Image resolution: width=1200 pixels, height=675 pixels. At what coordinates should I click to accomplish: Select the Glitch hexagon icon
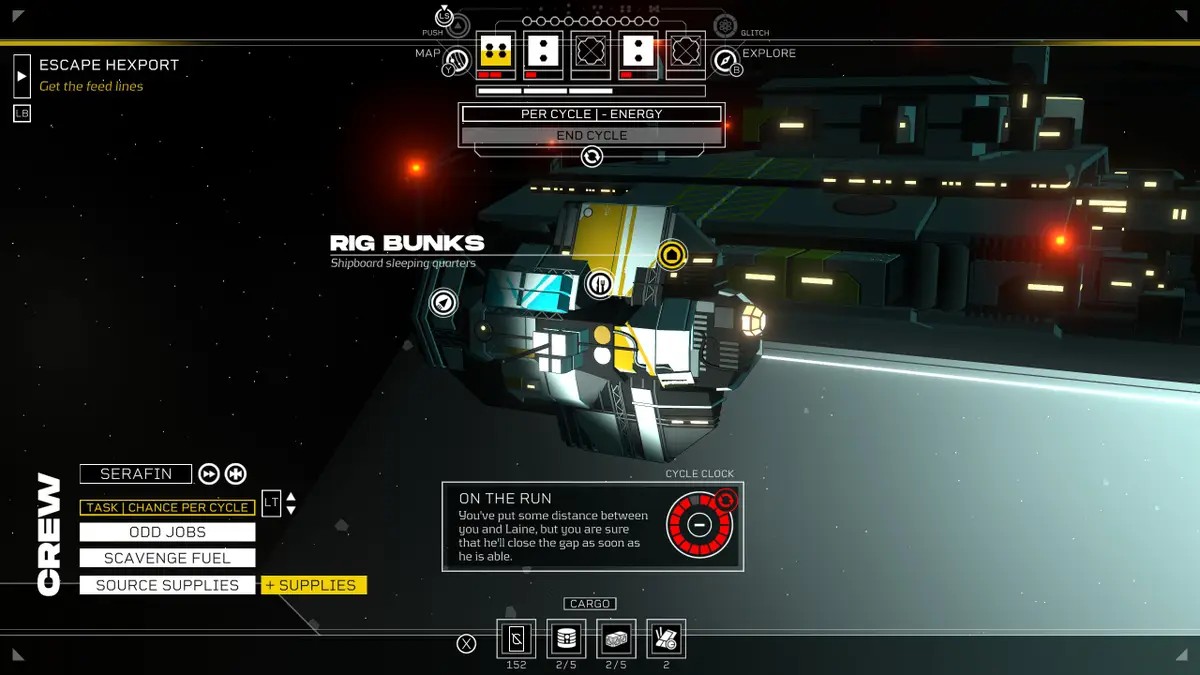pos(725,25)
